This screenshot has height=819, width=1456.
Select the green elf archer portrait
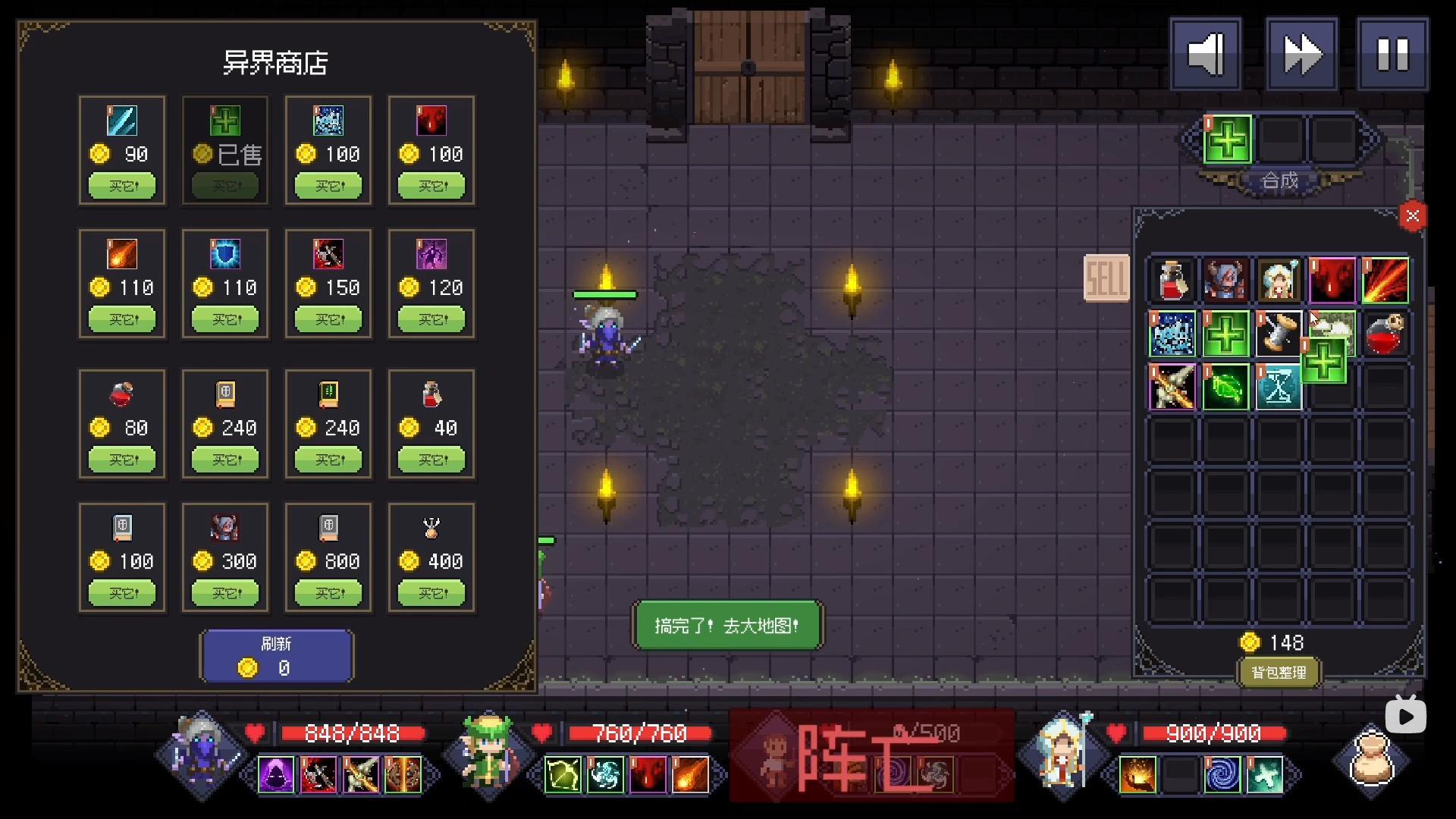point(489,755)
